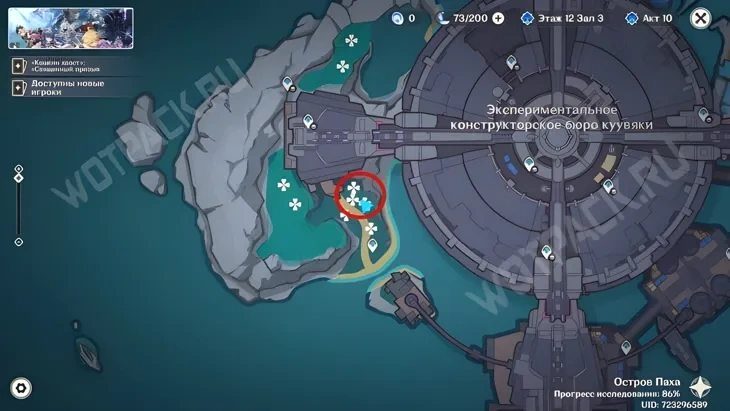This screenshot has width=730, height=411.
Task: Open the Spiral Abyss «Этаж 12 Зал 3» indicator
Action: pos(562,18)
